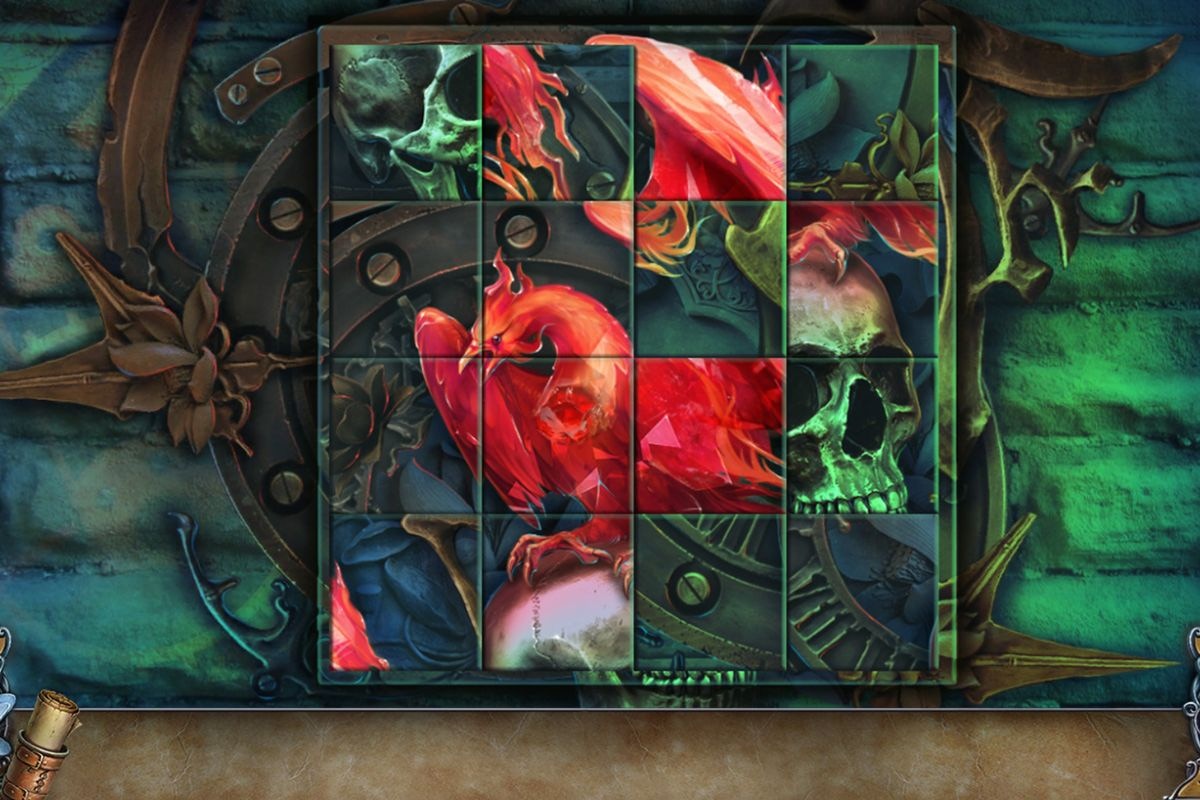Select the talons gripping pale orb tile
The image size is (1200, 800).
(557, 591)
